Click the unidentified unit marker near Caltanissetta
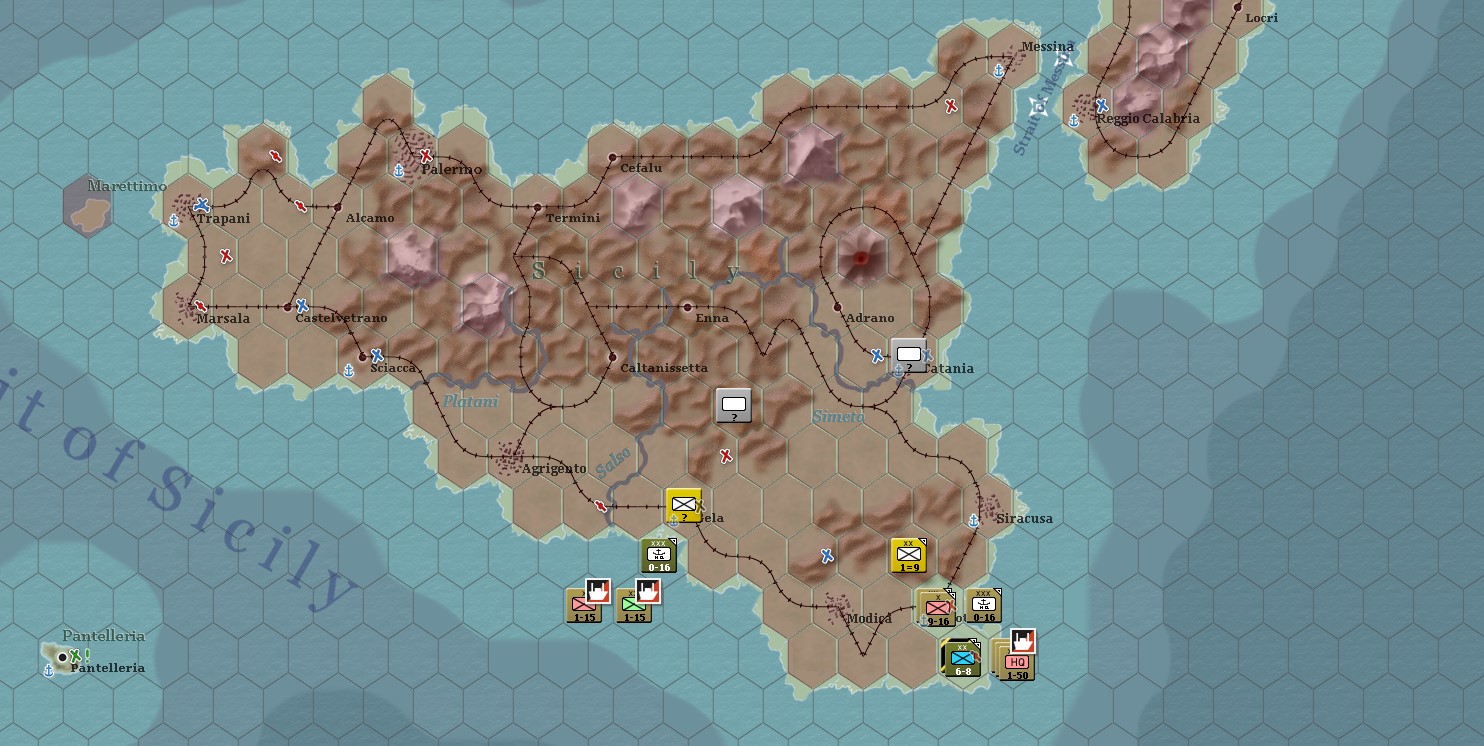Image resolution: width=1484 pixels, height=746 pixels. tap(733, 407)
